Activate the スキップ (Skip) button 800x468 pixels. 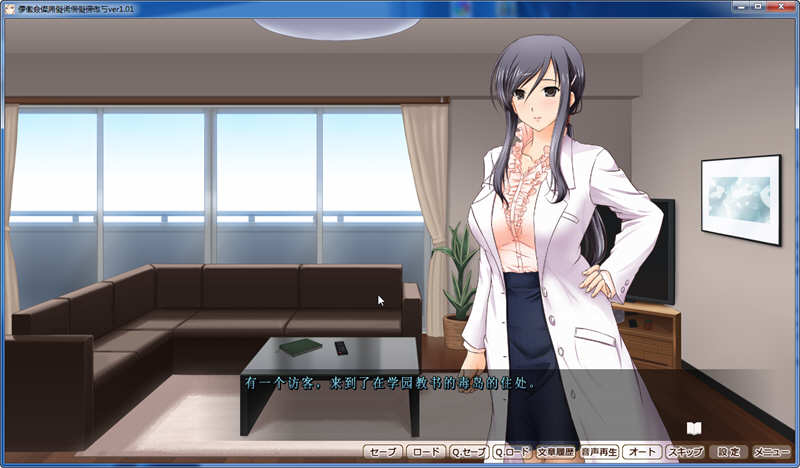pos(685,452)
